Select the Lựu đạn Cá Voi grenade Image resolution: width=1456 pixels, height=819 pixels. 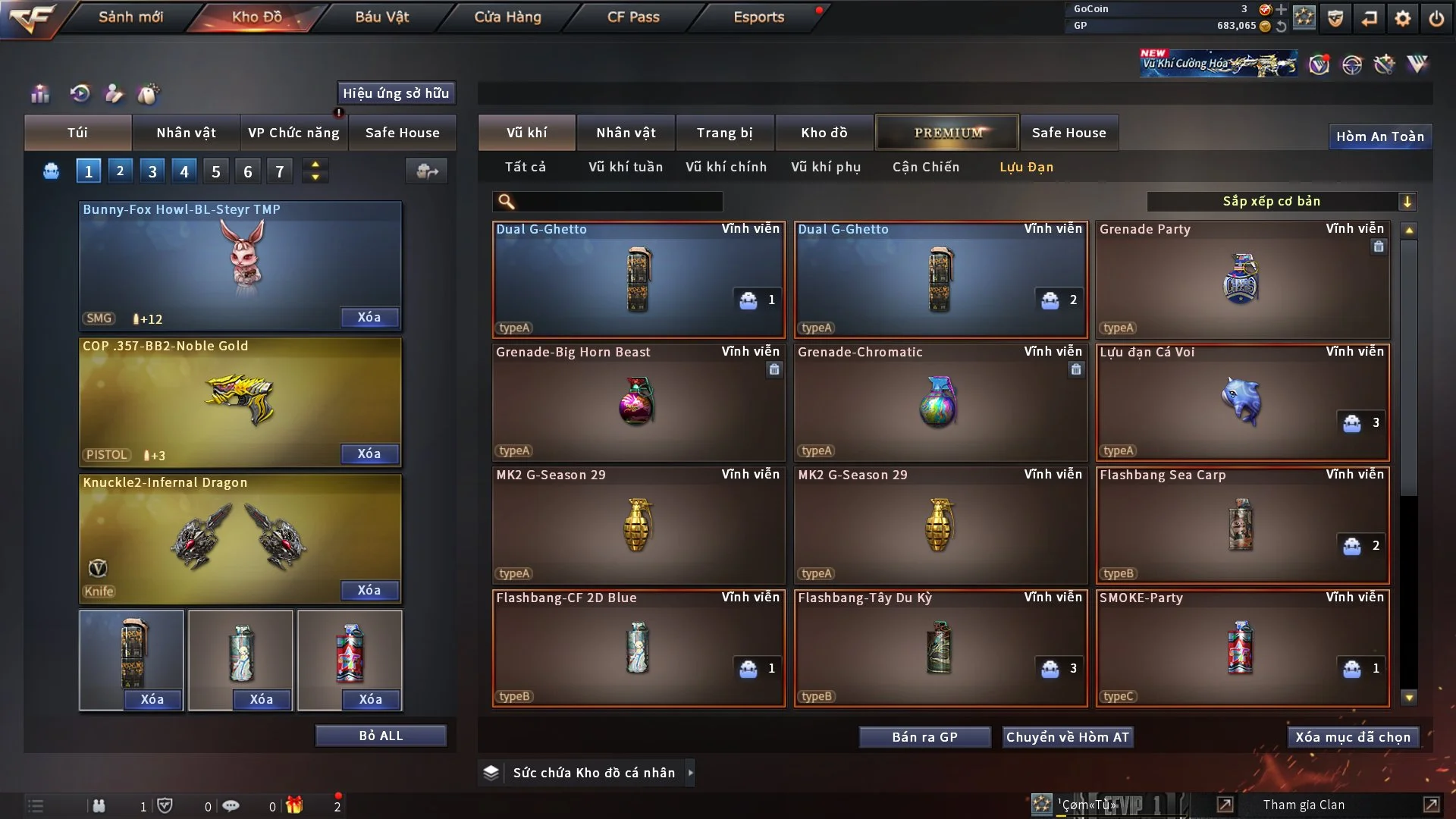tap(1242, 402)
